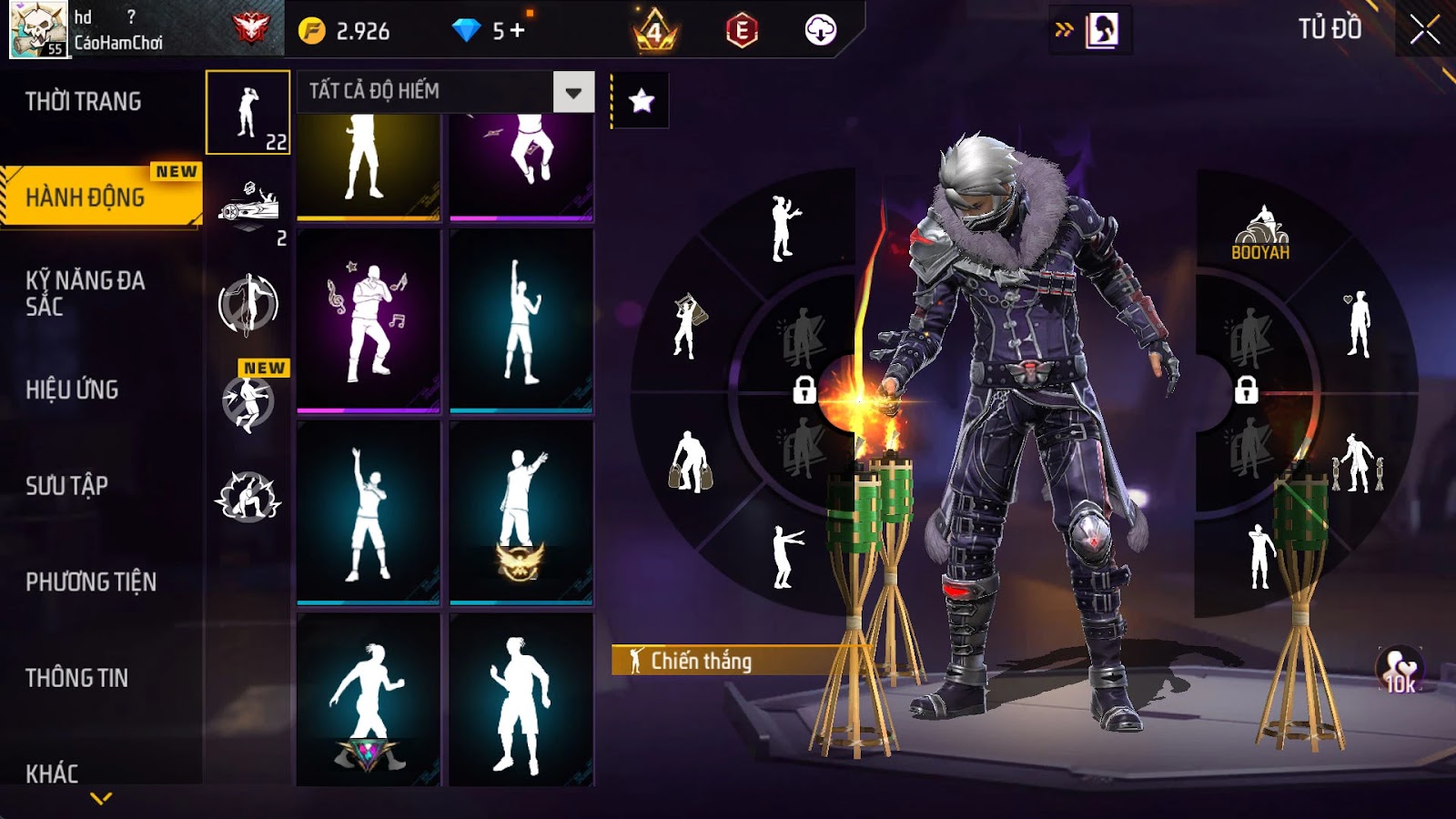Viewport: 1456px width, 819px height.
Task: Select the emote subcategory showing 22
Action: (x=248, y=113)
